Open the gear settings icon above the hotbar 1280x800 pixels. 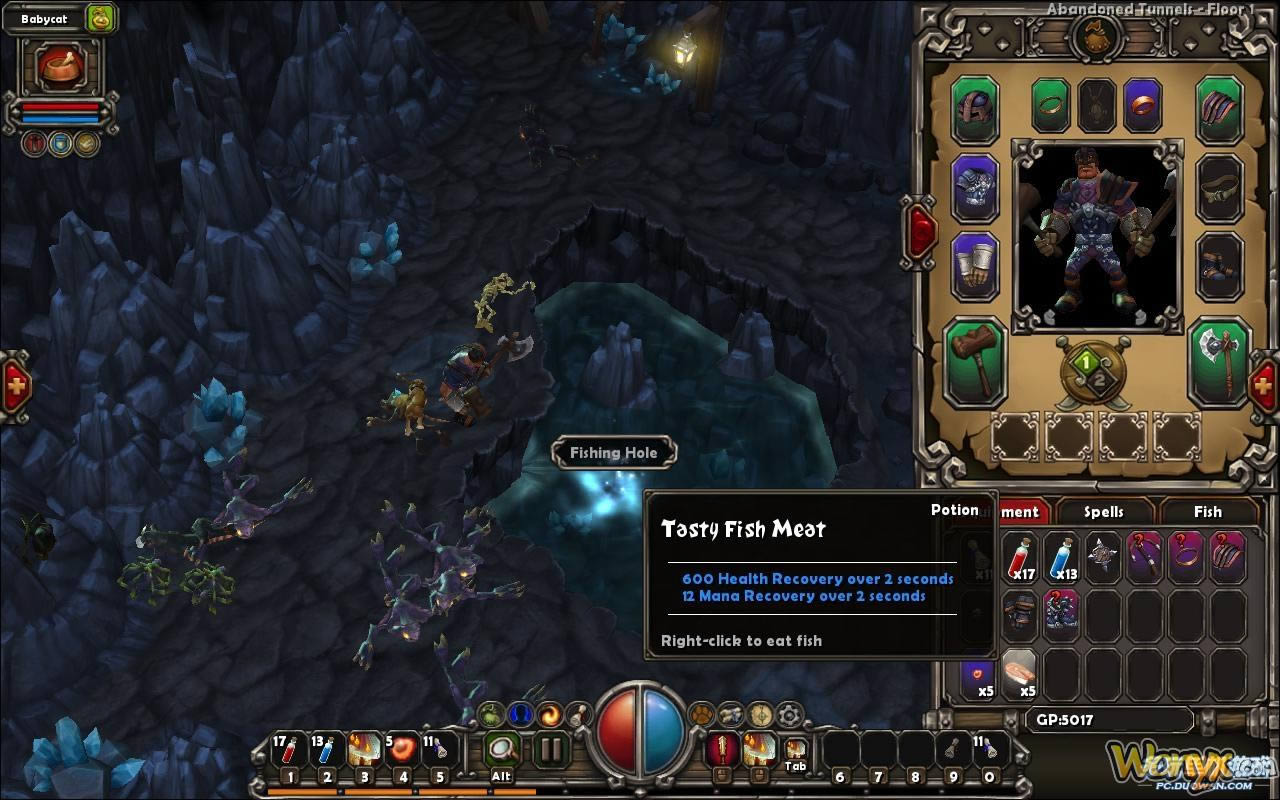(790, 714)
